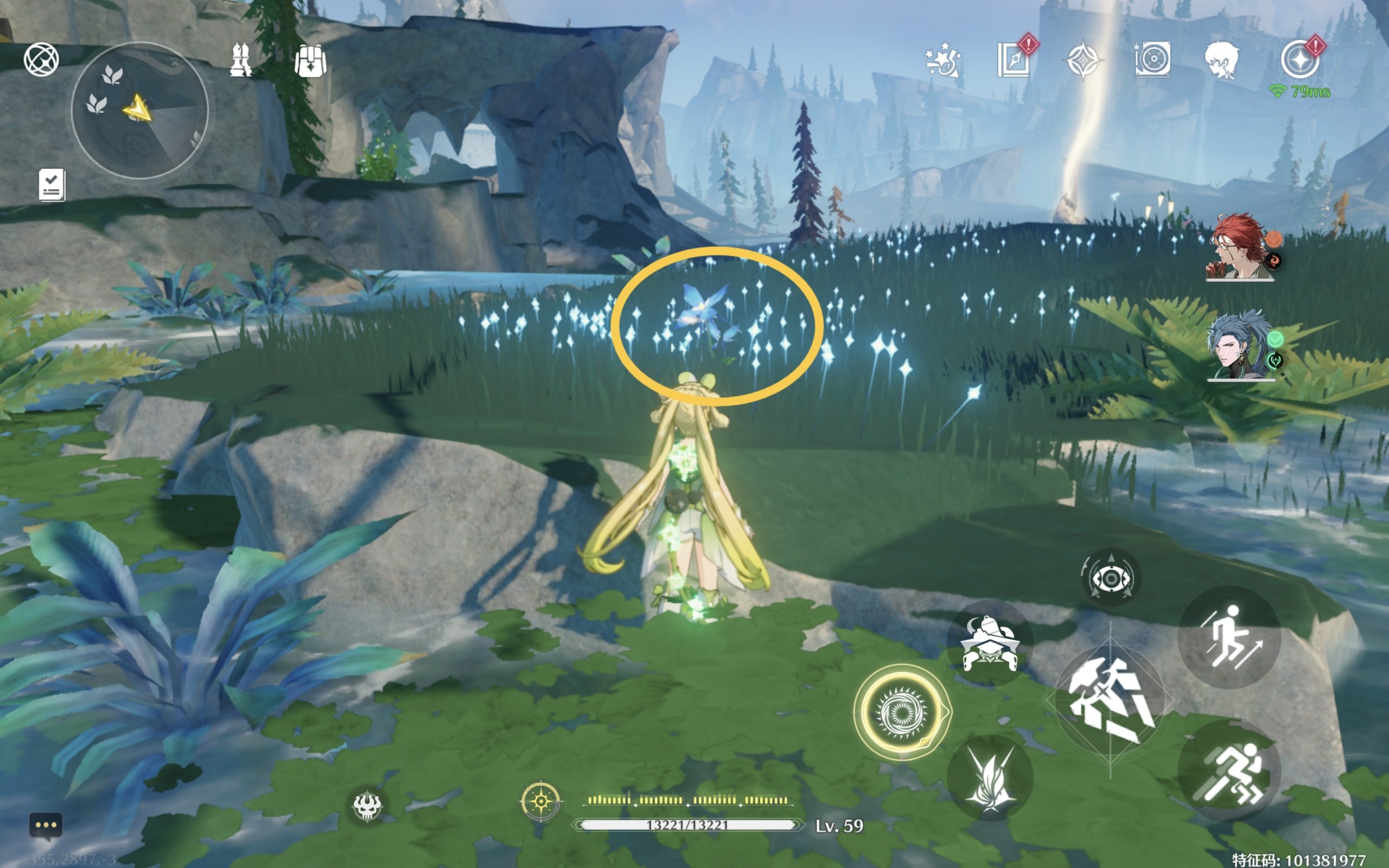The image size is (1389, 868).
Task: Open the chat speech bubble
Action: [x=46, y=826]
